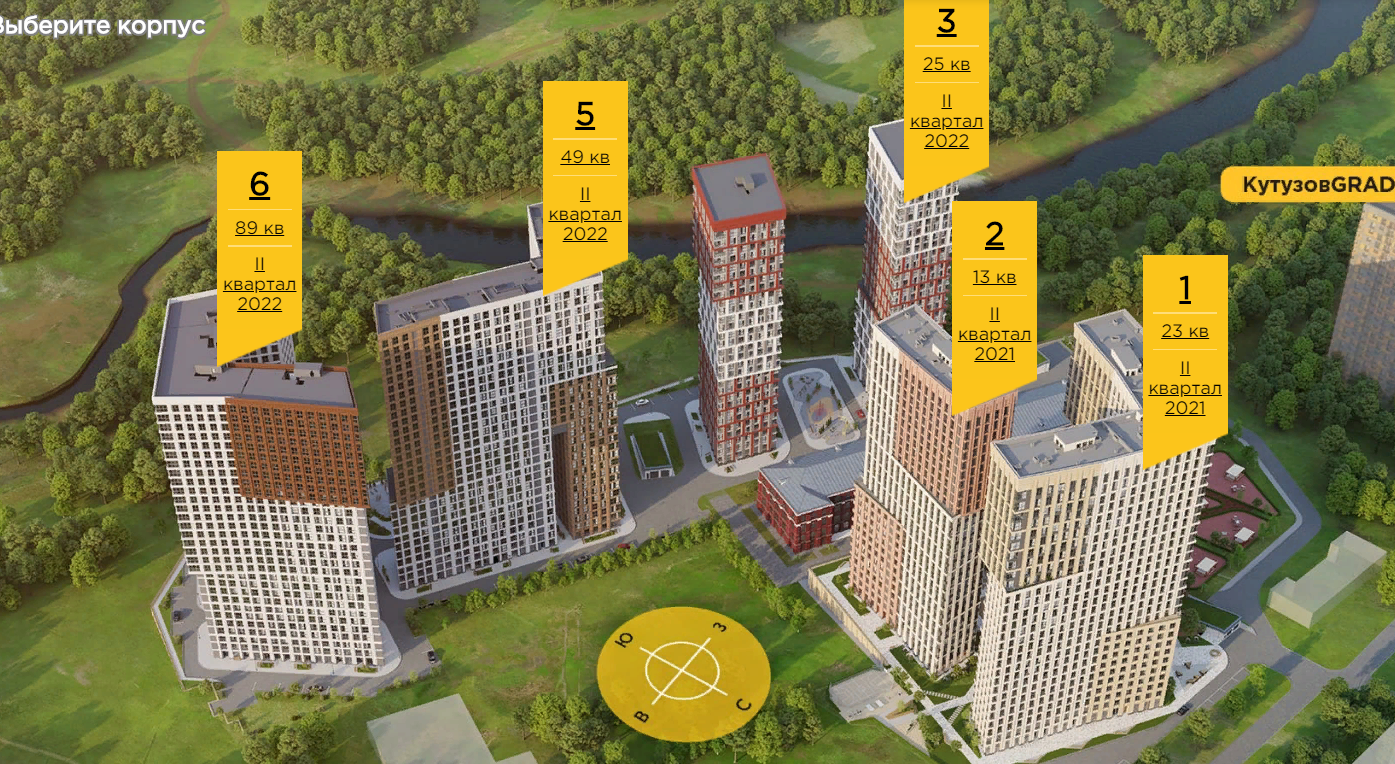Open building 3 with 25 apartments
Viewport: 1395px width, 764px height.
click(x=946, y=24)
